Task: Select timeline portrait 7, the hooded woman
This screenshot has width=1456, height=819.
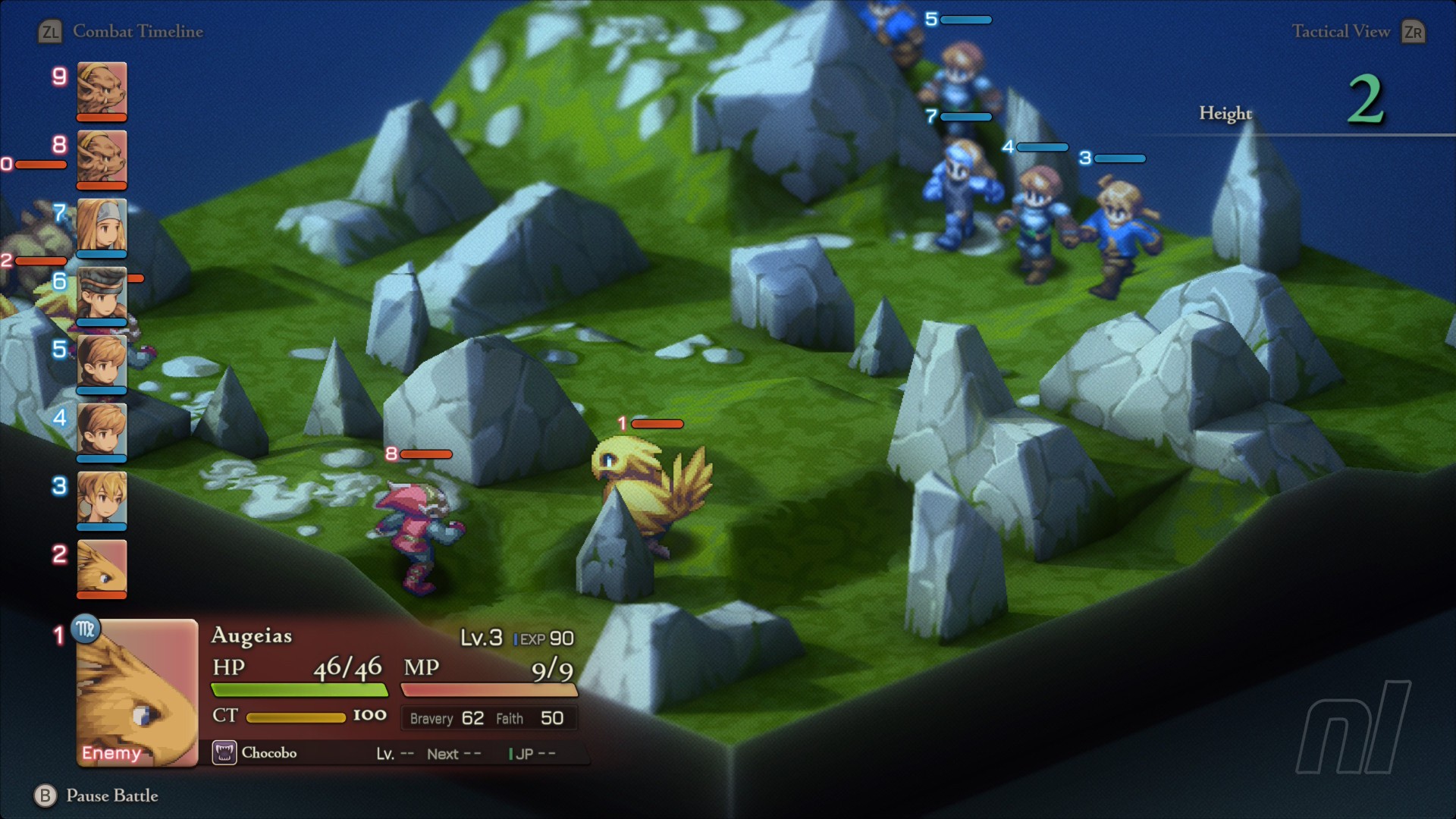Action: point(102,226)
